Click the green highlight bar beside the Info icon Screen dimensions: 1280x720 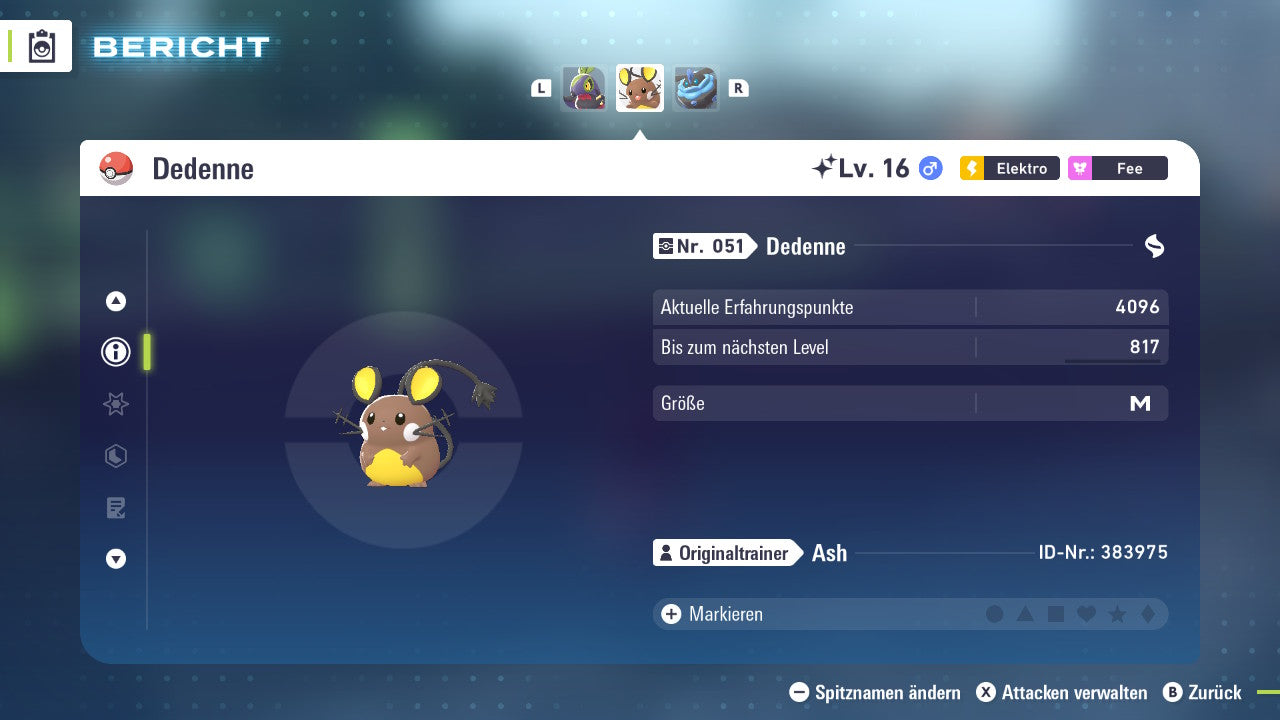coord(147,352)
